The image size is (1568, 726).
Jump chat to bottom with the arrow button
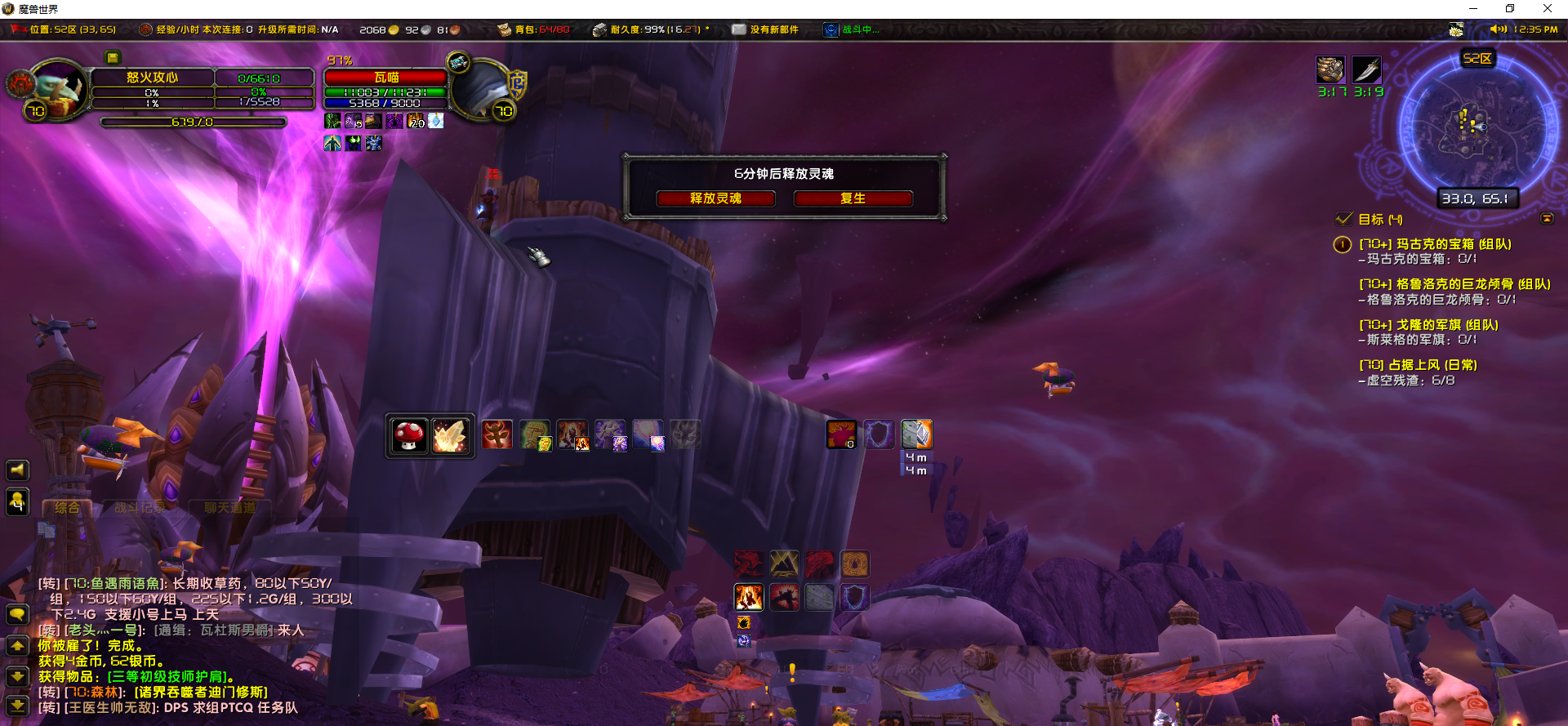coord(17,704)
